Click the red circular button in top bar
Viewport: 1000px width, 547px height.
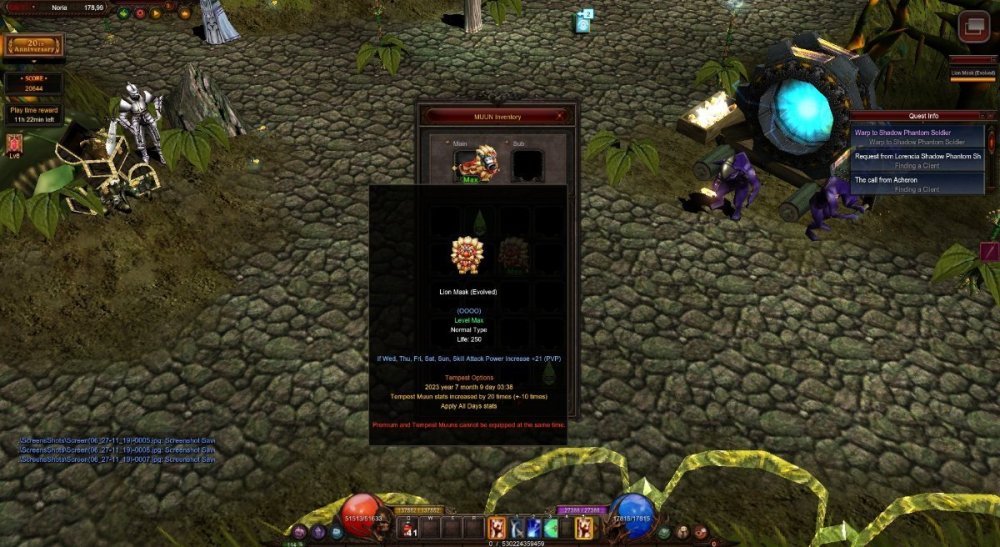(x=139, y=13)
